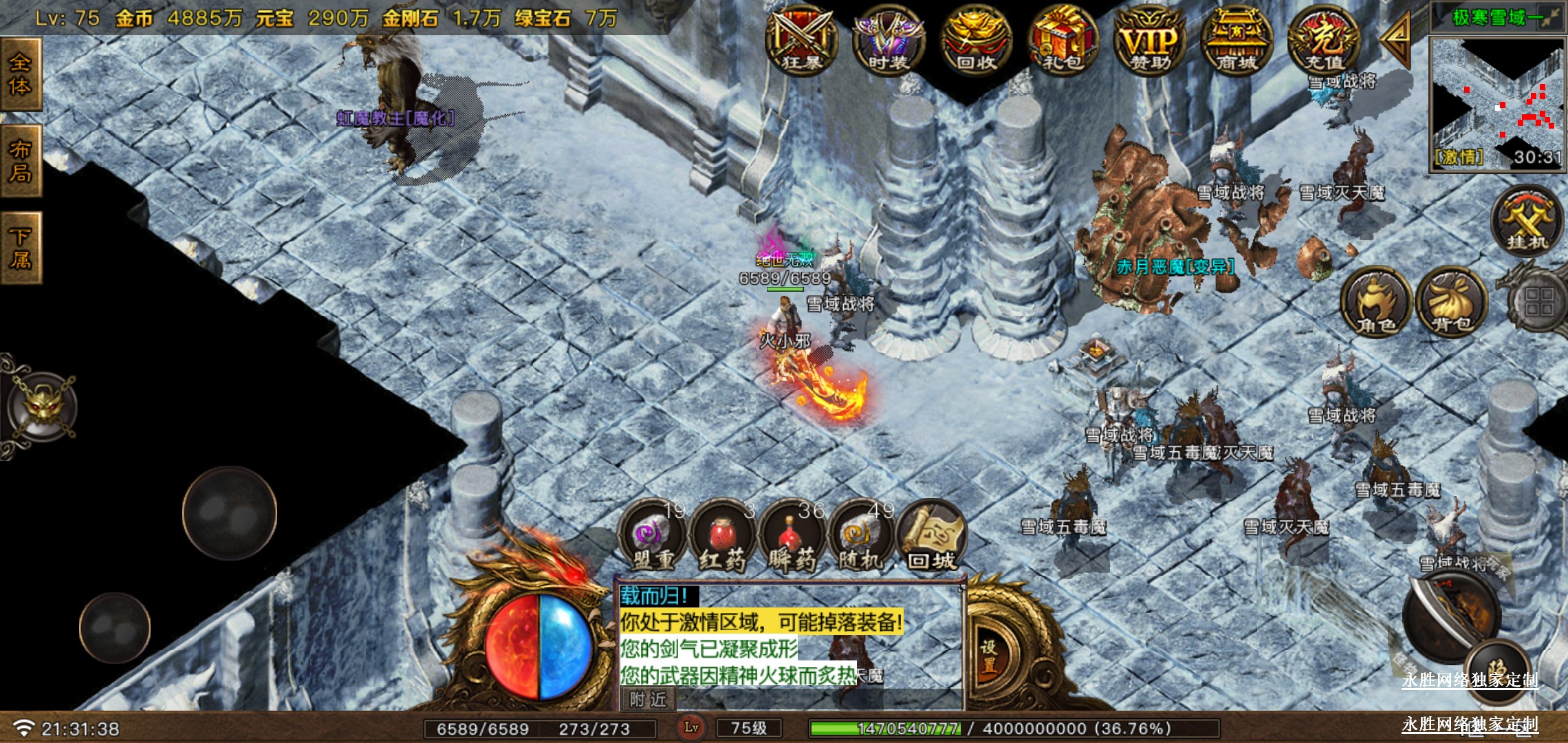The width and height of the screenshot is (1568, 743).
Task: Open the 商城 shop
Action: click(1237, 41)
